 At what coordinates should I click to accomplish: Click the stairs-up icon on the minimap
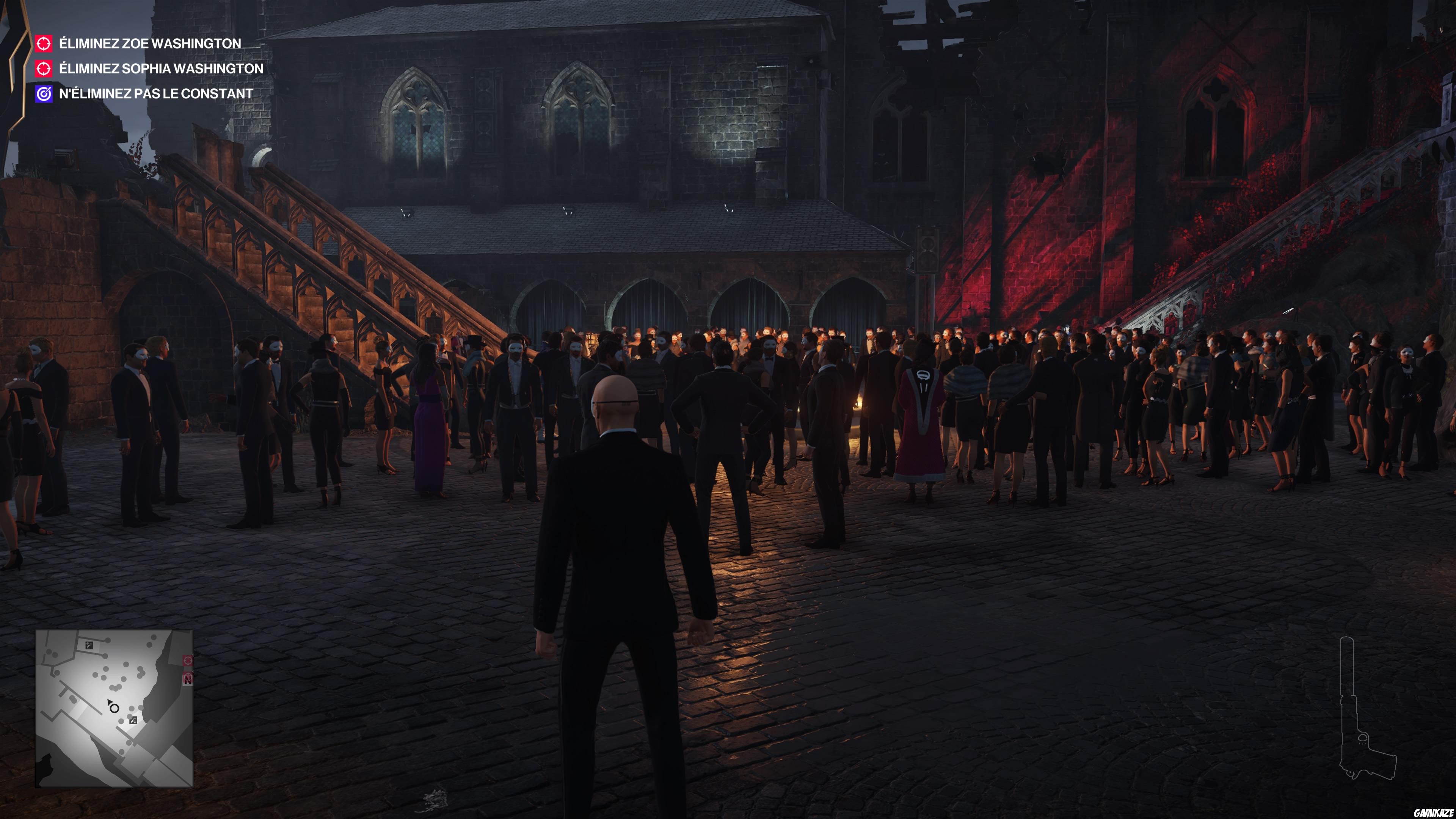point(89,645)
